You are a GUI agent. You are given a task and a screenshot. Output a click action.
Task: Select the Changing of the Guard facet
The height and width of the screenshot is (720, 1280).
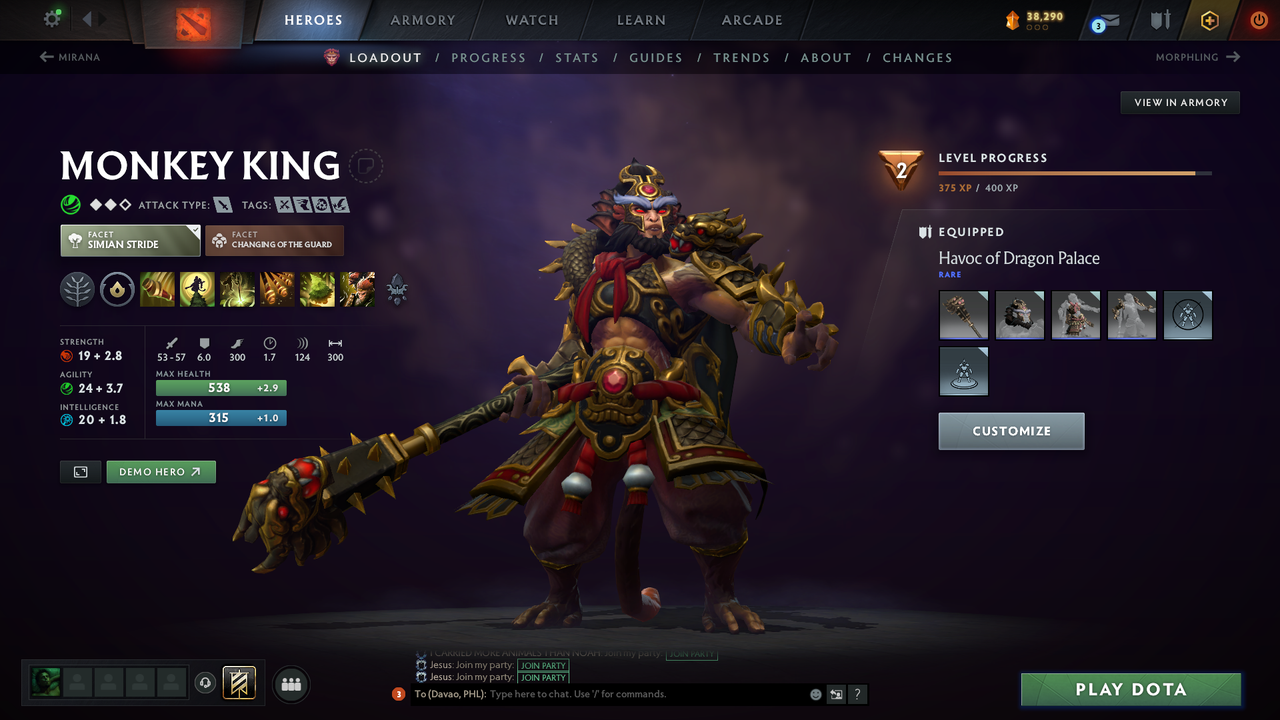click(x=274, y=240)
